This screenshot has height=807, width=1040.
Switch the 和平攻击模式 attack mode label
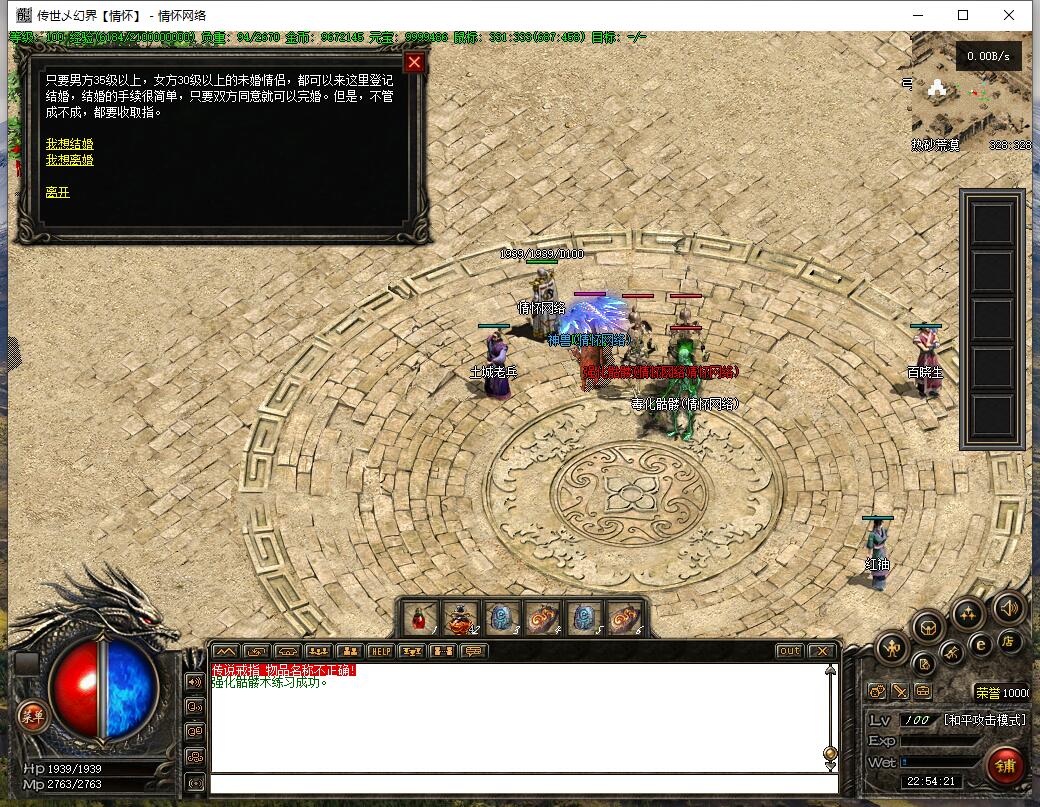coord(984,720)
